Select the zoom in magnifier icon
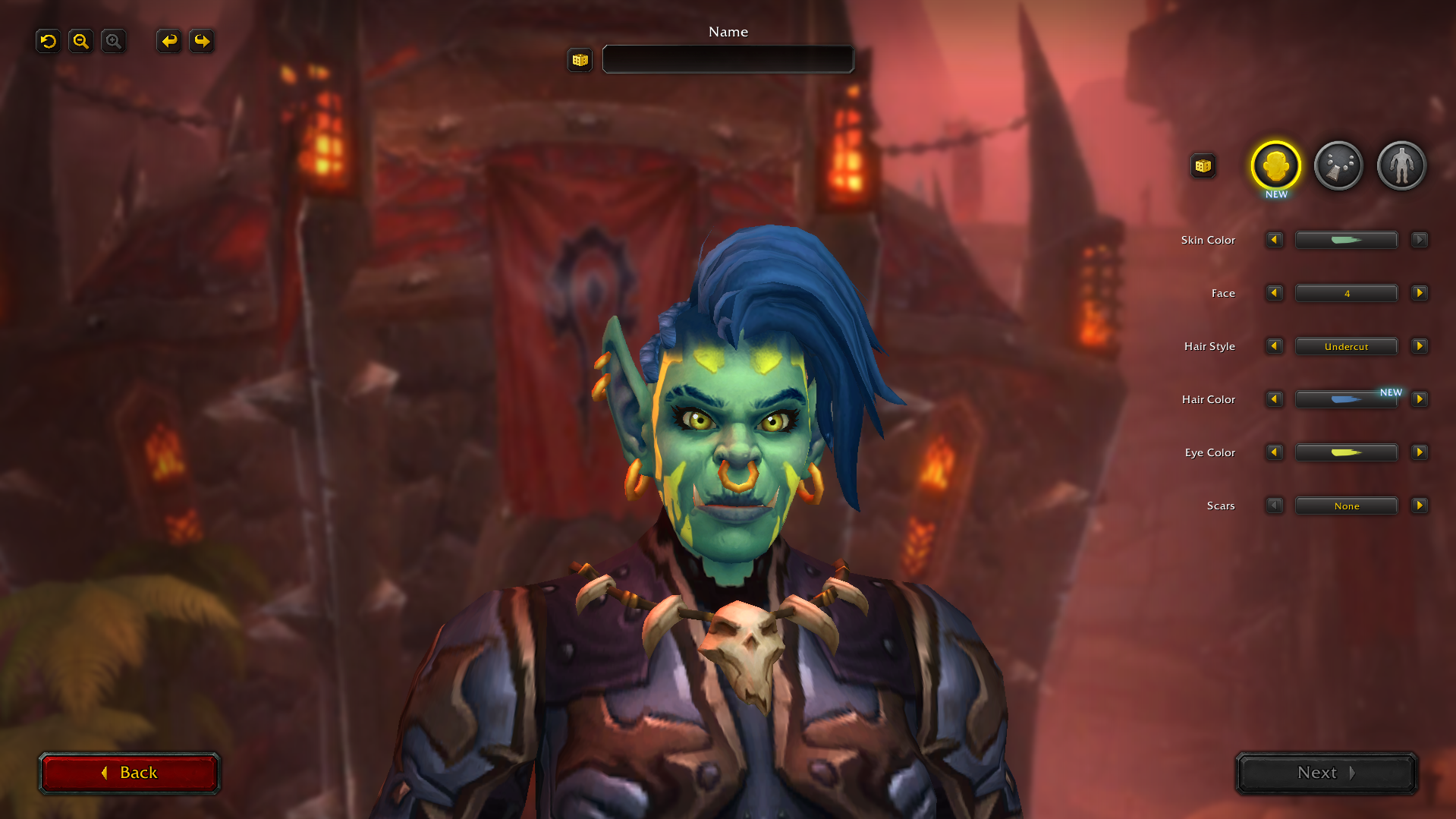The width and height of the screenshot is (1456, 819). 113,41
